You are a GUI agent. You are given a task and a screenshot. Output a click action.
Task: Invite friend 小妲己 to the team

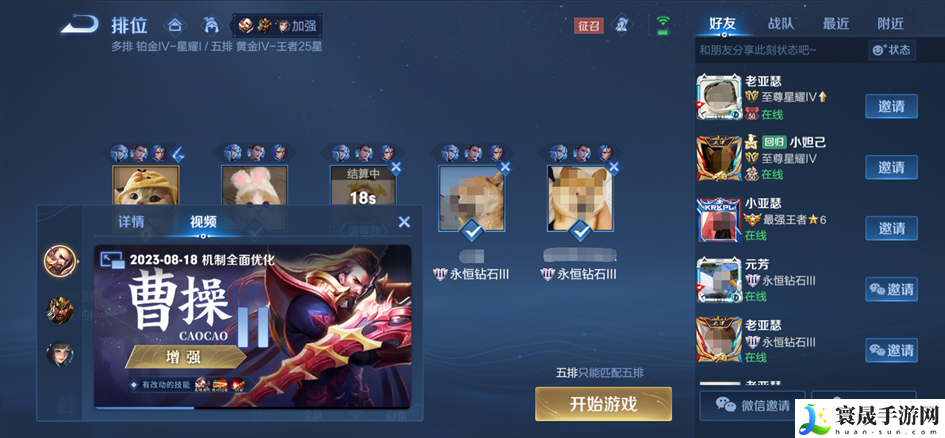(891, 167)
